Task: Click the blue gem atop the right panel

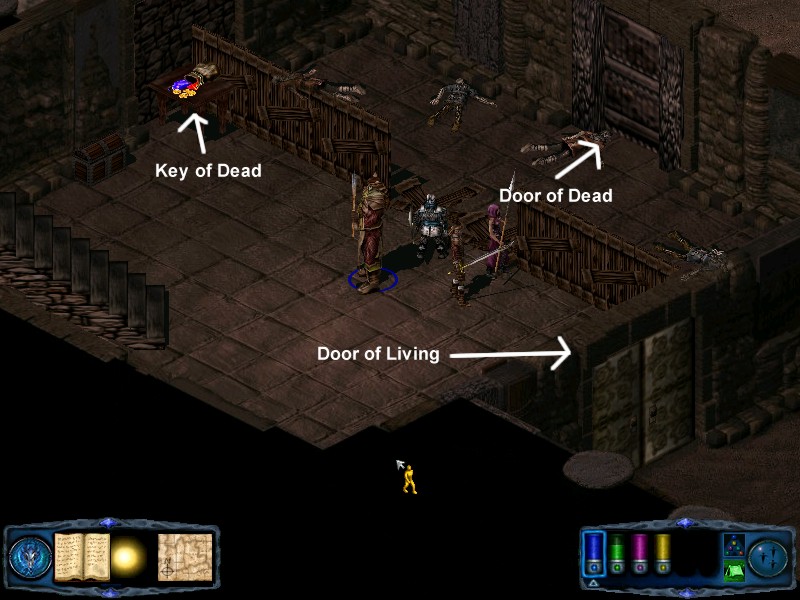Action: 684,523
